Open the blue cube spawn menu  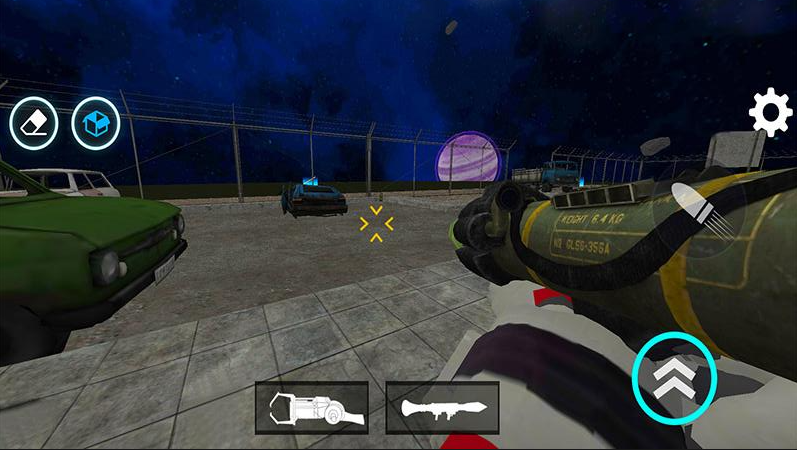point(96,124)
